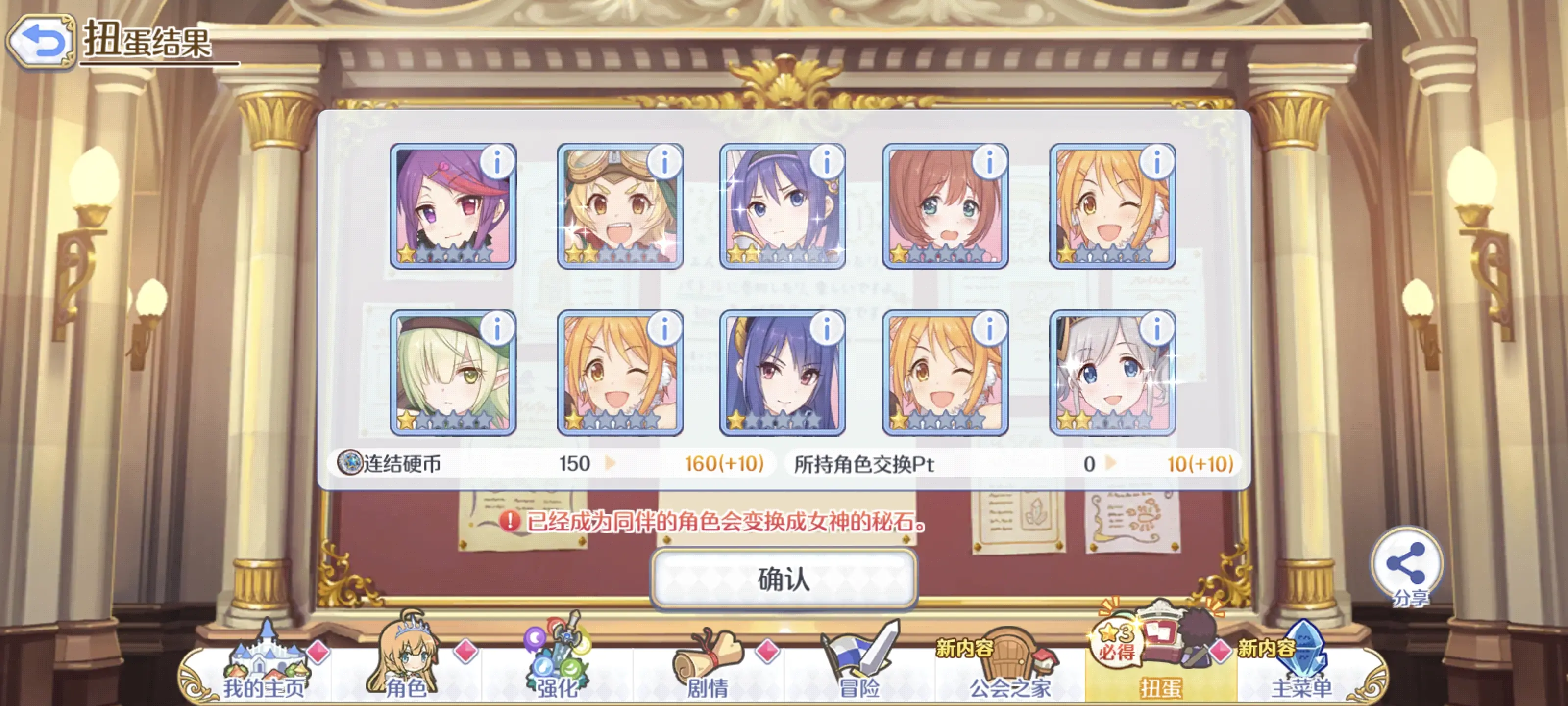Show info for the silver-haired character

pos(1156,329)
